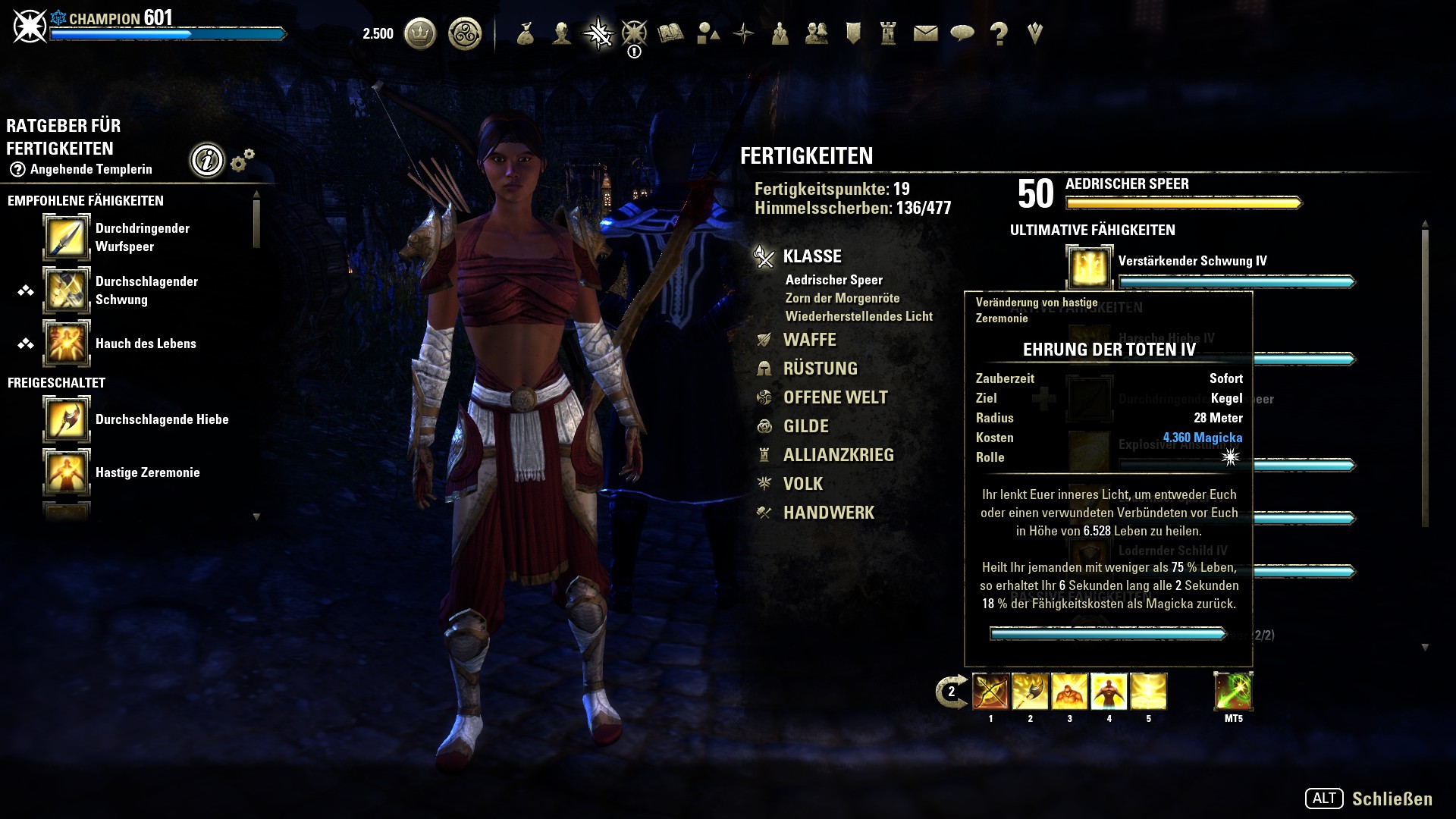1456x819 pixels.
Task: Open the Offene Welt skill category
Action: click(x=835, y=397)
